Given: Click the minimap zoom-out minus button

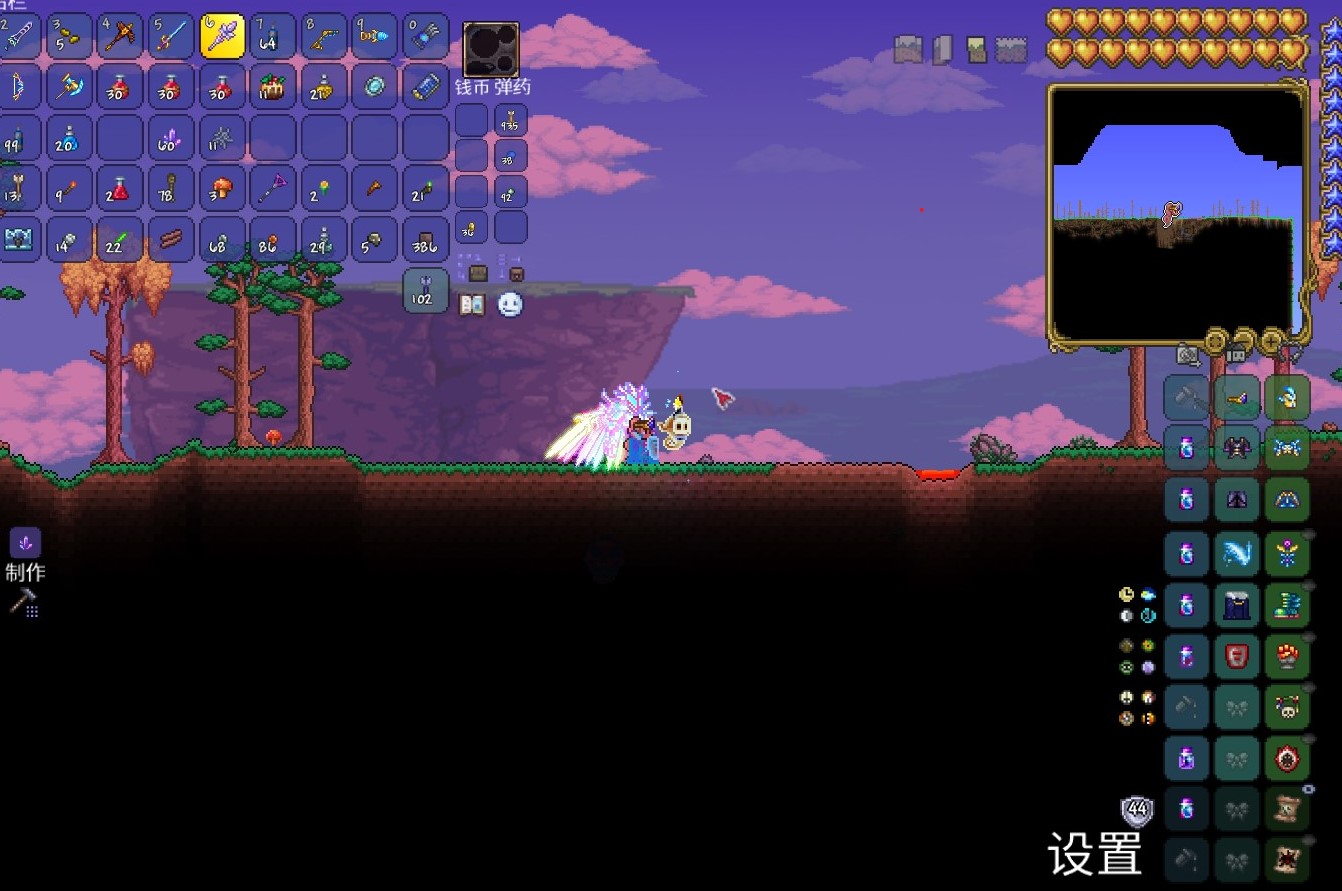Looking at the screenshot, I should pyautogui.click(x=1244, y=339).
